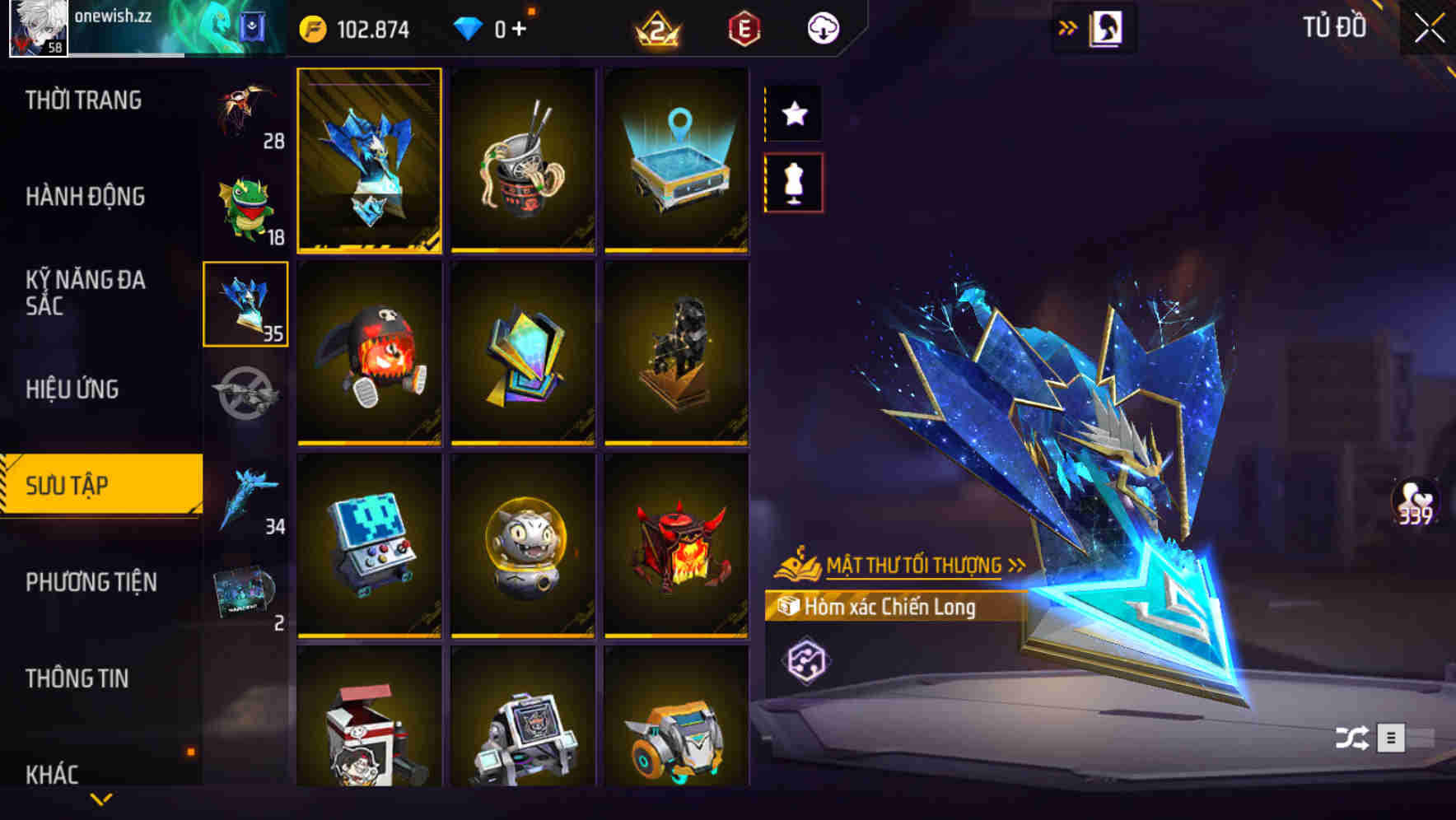This screenshot has width=1456, height=820.
Task: Select the blue crystal collection category icon
Action: pos(245,302)
